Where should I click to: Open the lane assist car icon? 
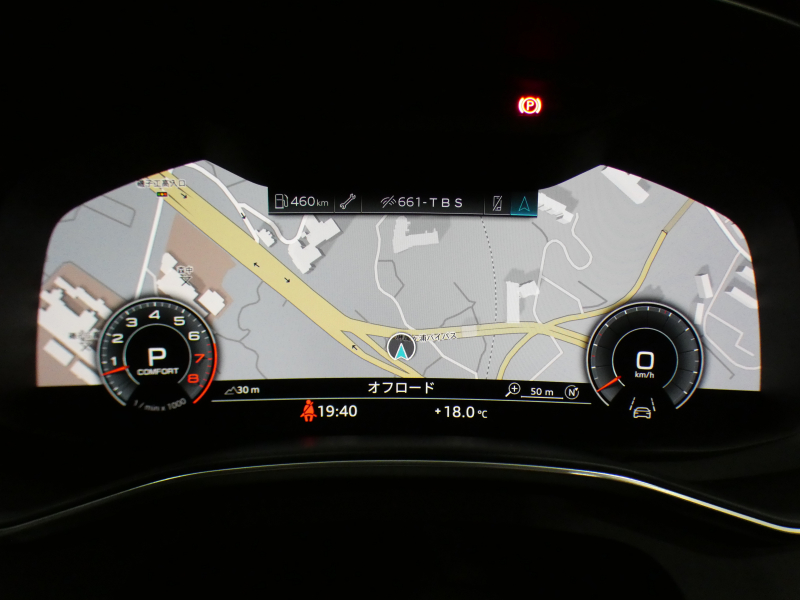pyautogui.click(x=643, y=409)
